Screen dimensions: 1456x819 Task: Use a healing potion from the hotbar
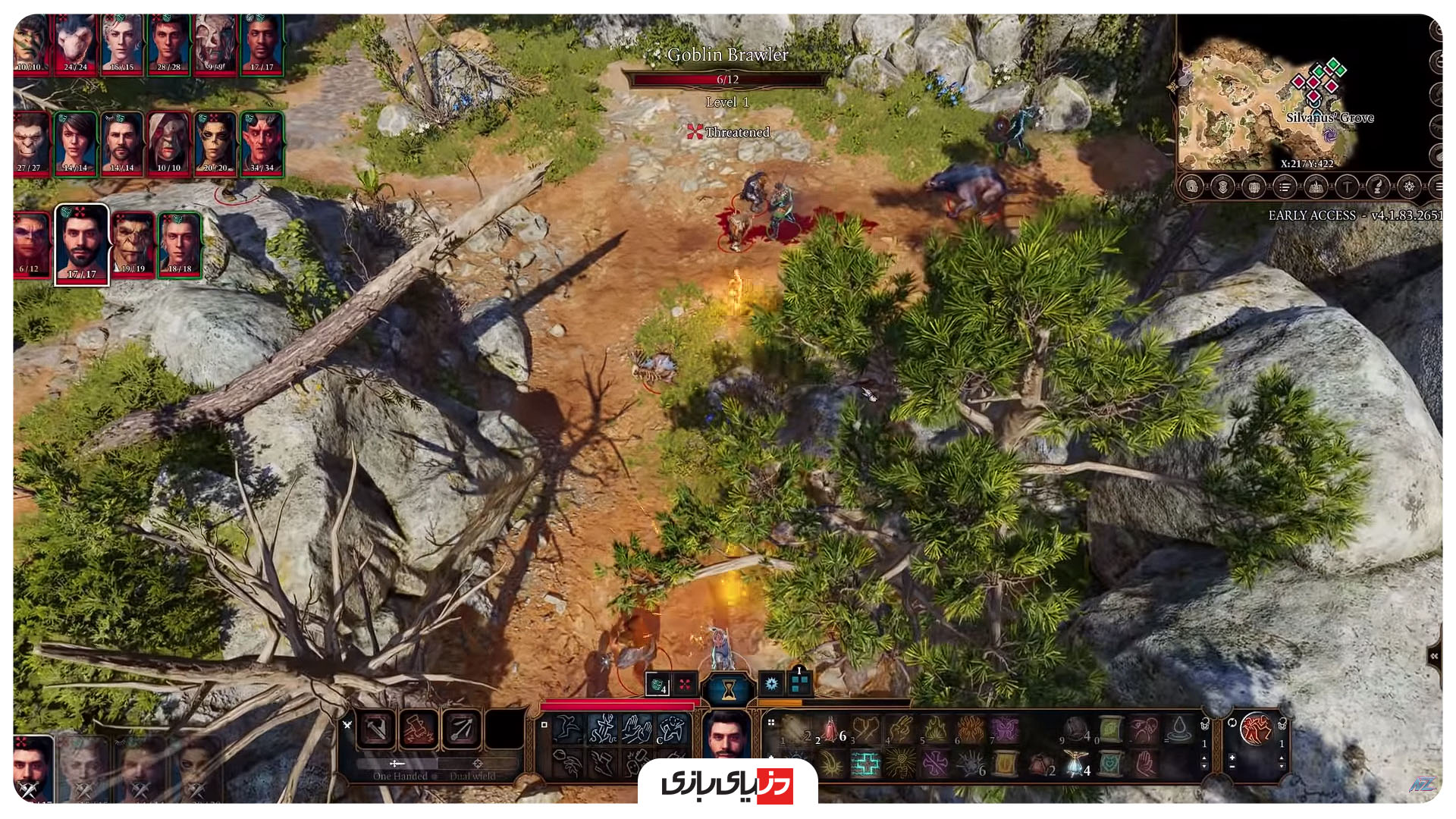[831, 730]
